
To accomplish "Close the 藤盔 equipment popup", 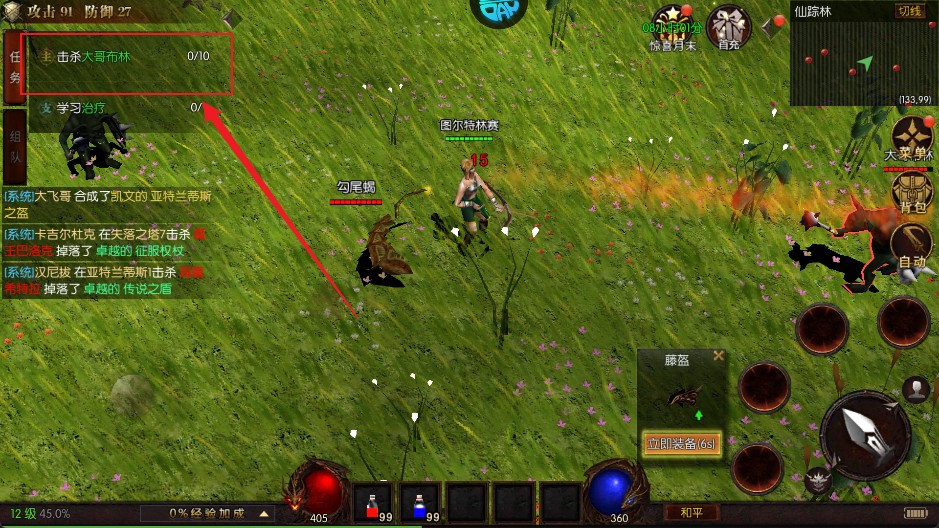I will tap(718, 356).
